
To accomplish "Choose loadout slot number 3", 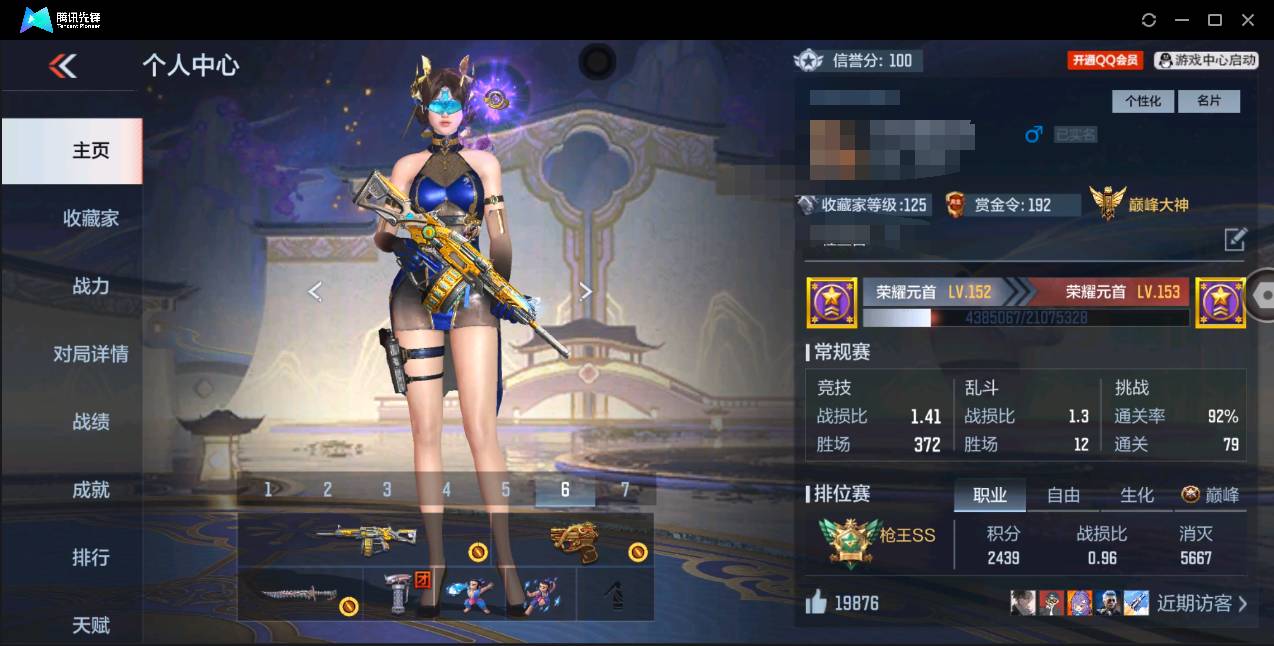I will point(387,489).
